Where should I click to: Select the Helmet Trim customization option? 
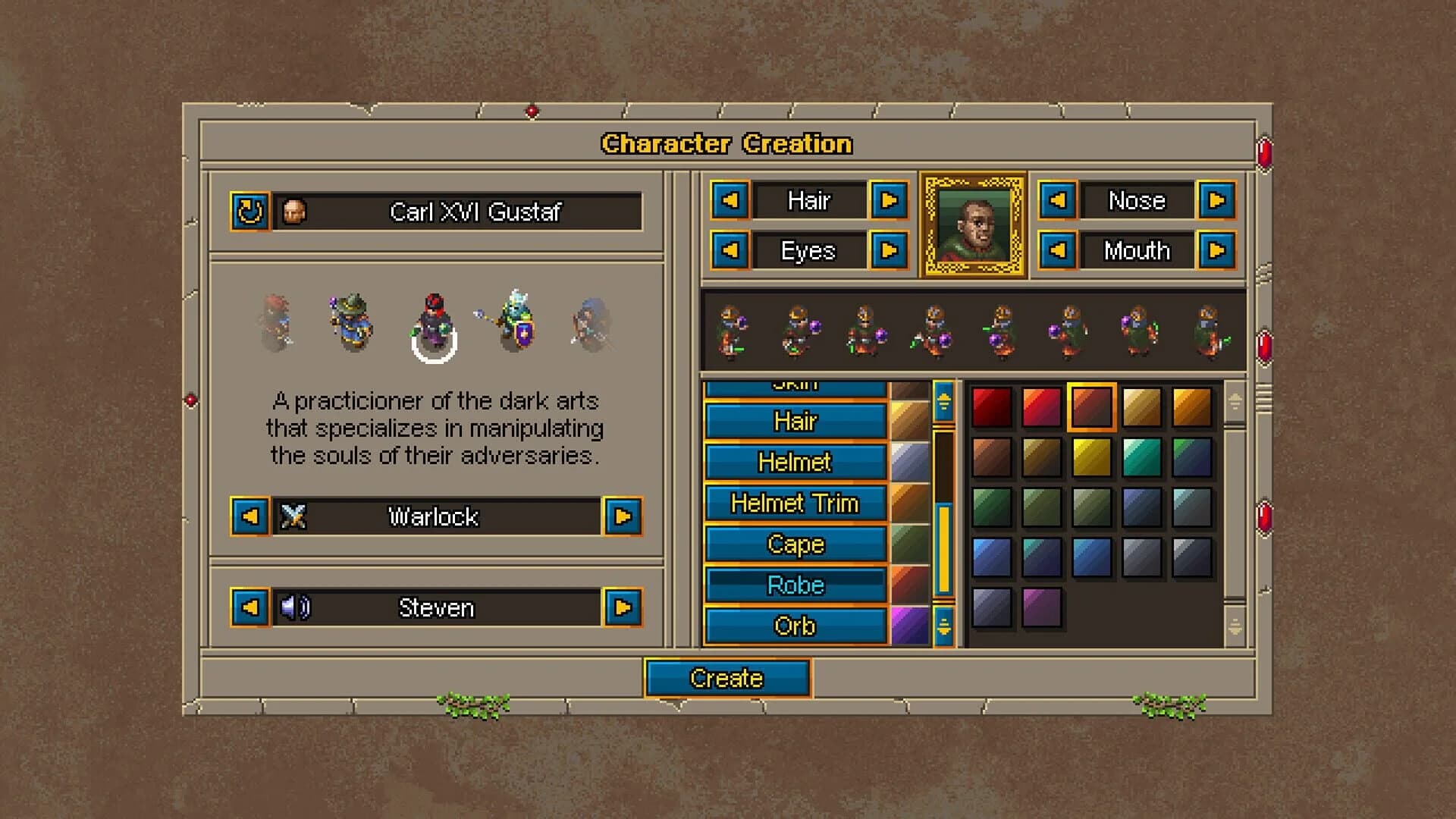click(795, 504)
